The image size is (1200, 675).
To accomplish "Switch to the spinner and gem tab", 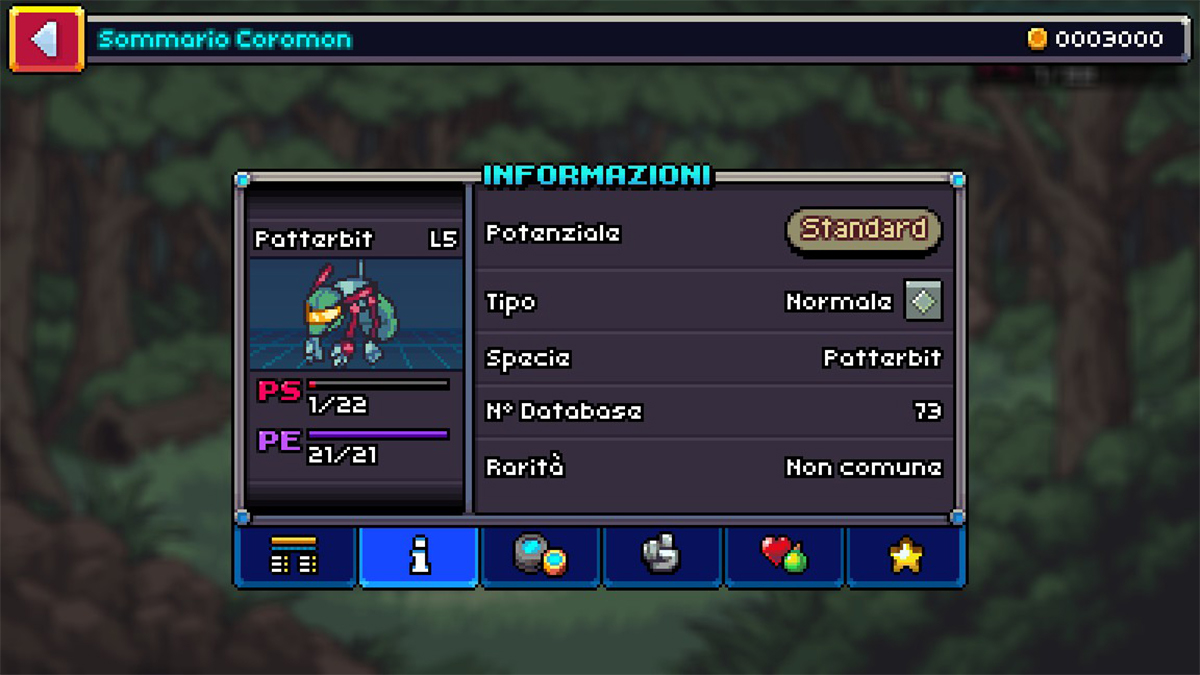I will [x=541, y=556].
